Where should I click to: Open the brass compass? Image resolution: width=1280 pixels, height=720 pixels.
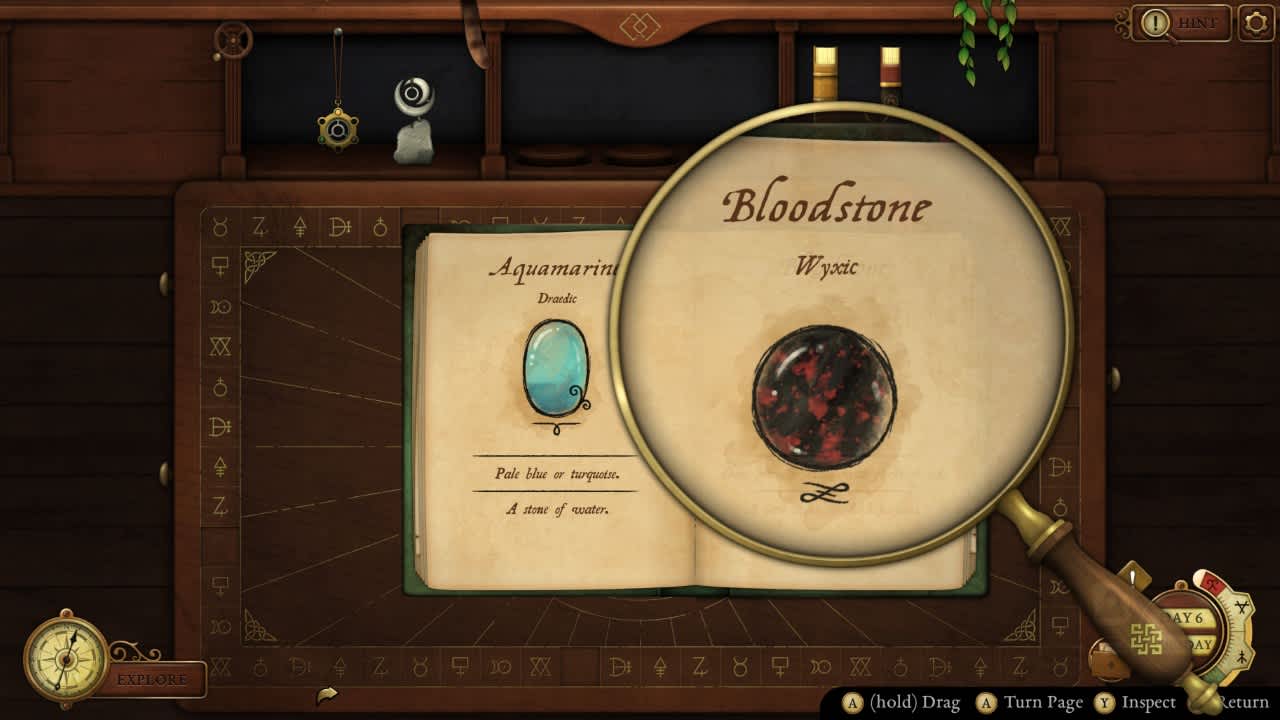click(66, 658)
